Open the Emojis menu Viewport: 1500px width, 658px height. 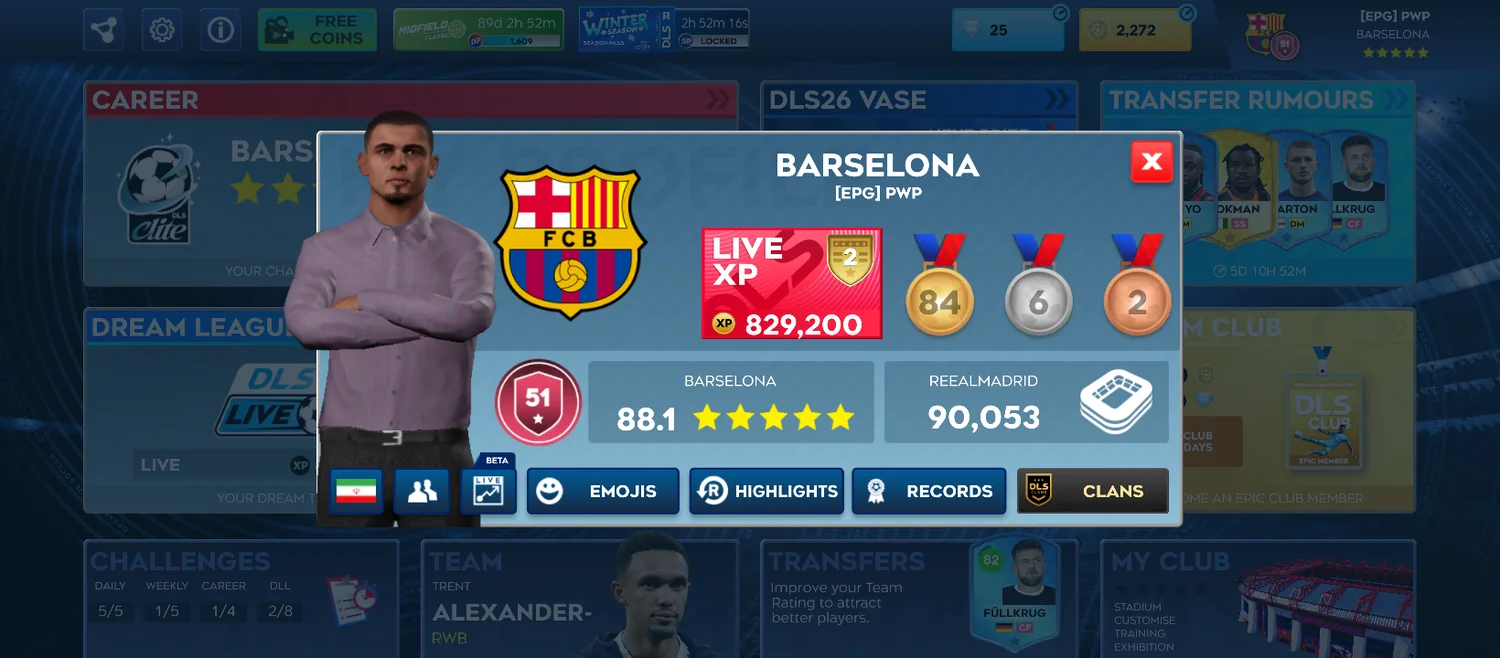click(603, 491)
